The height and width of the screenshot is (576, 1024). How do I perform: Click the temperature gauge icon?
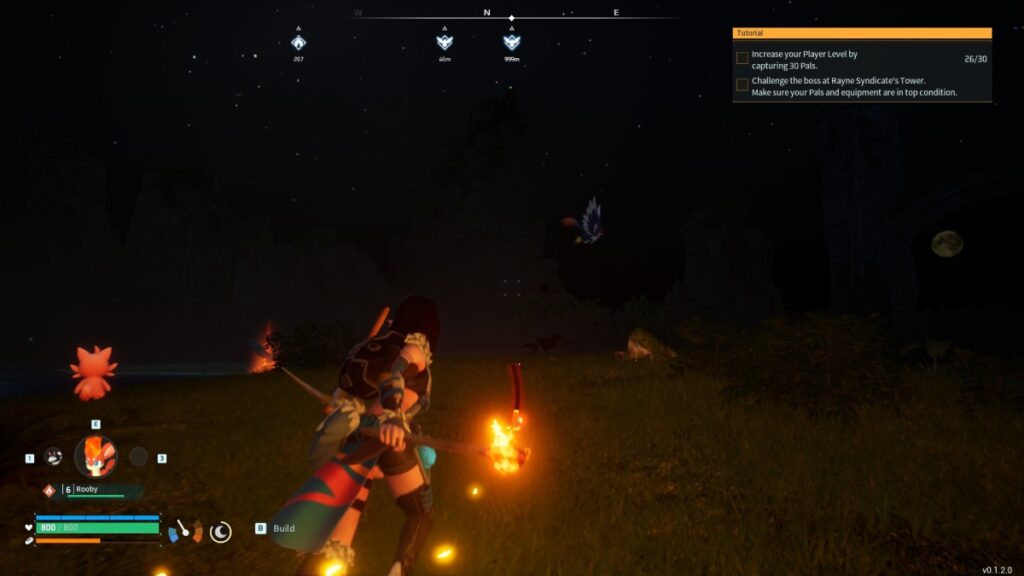click(184, 530)
